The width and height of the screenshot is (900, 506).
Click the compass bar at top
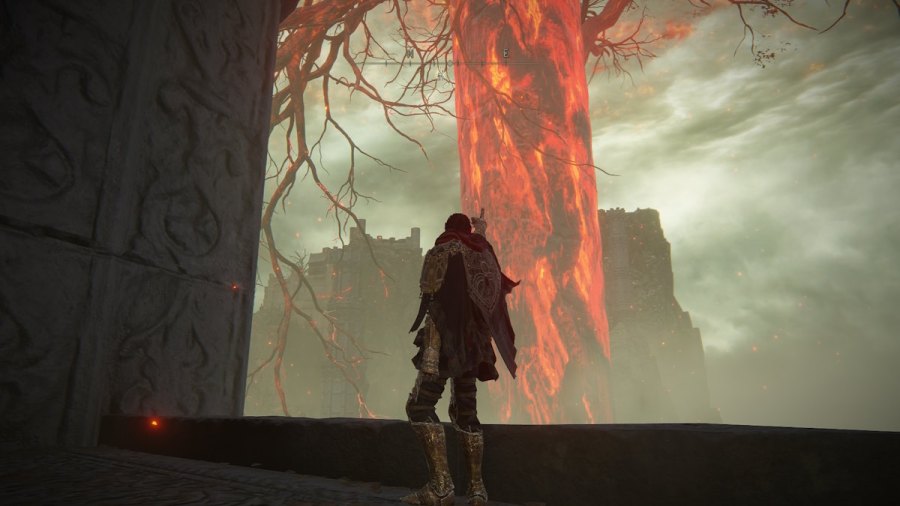[450, 62]
